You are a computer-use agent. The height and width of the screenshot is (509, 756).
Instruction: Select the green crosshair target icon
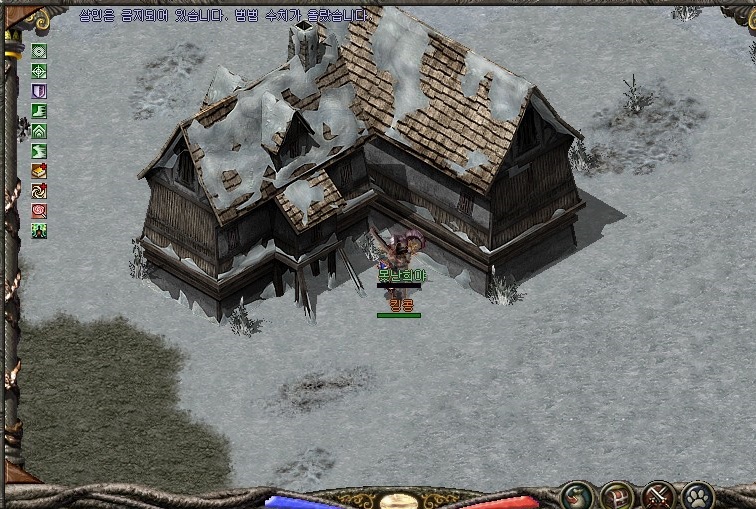click(40, 71)
